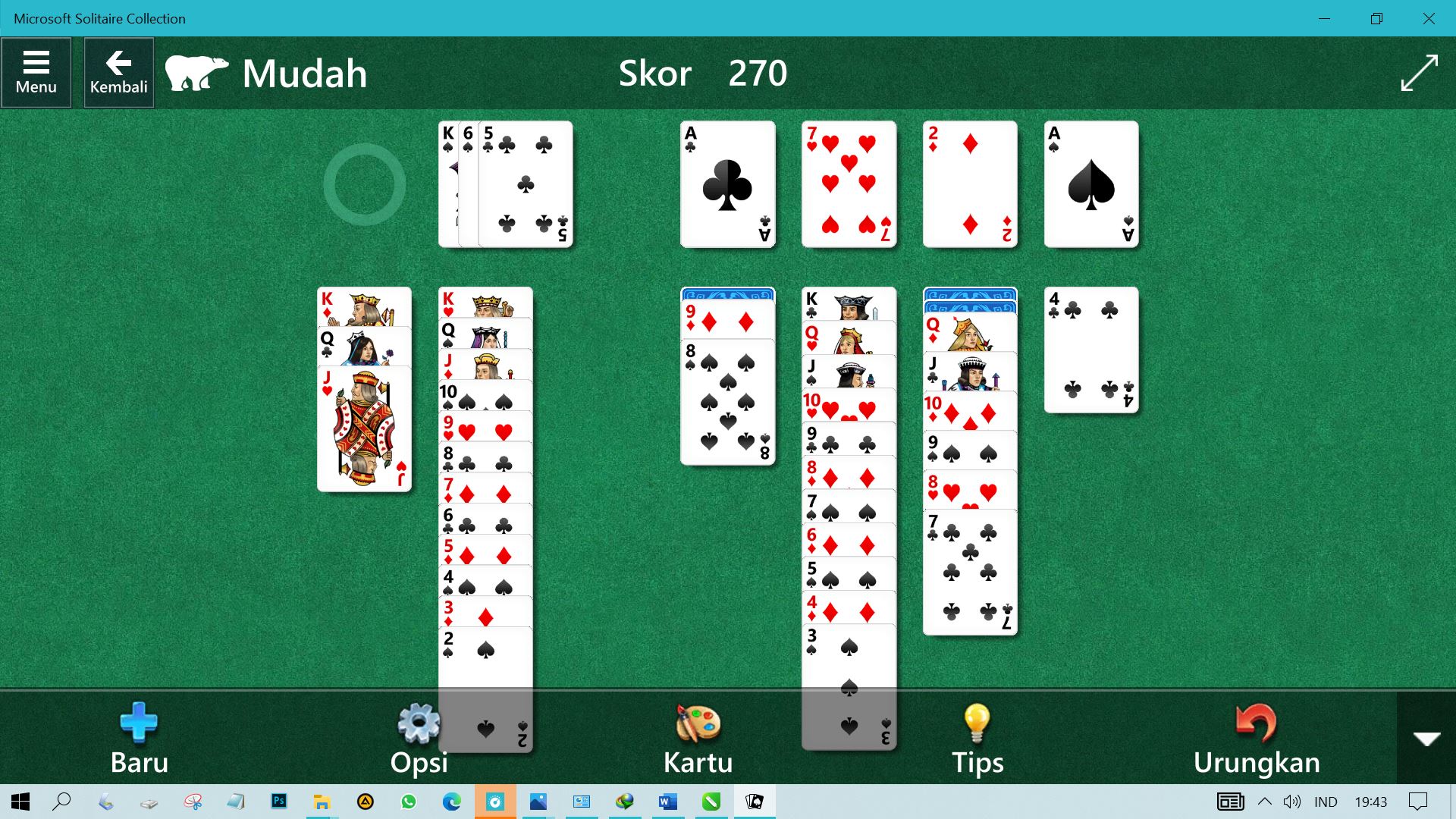1456x819 pixels.
Task: Open the Windows Start menu
Action: (18, 801)
